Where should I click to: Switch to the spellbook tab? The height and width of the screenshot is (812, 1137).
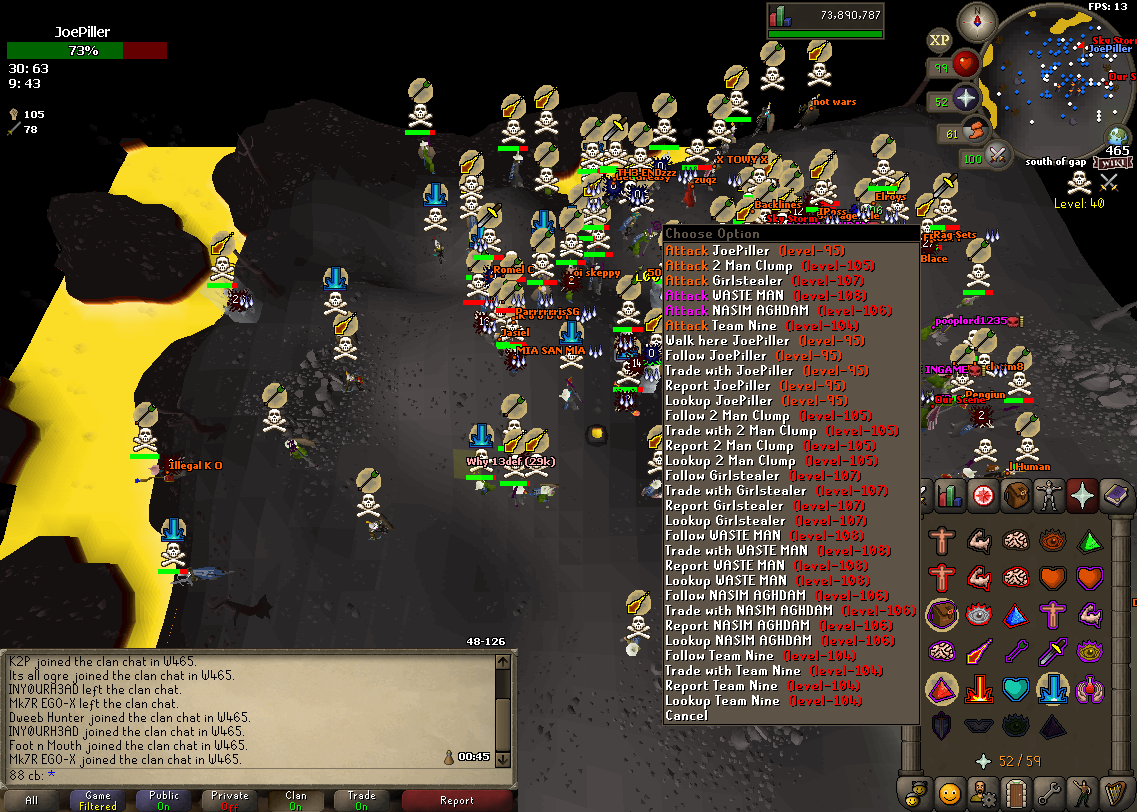(1115, 495)
